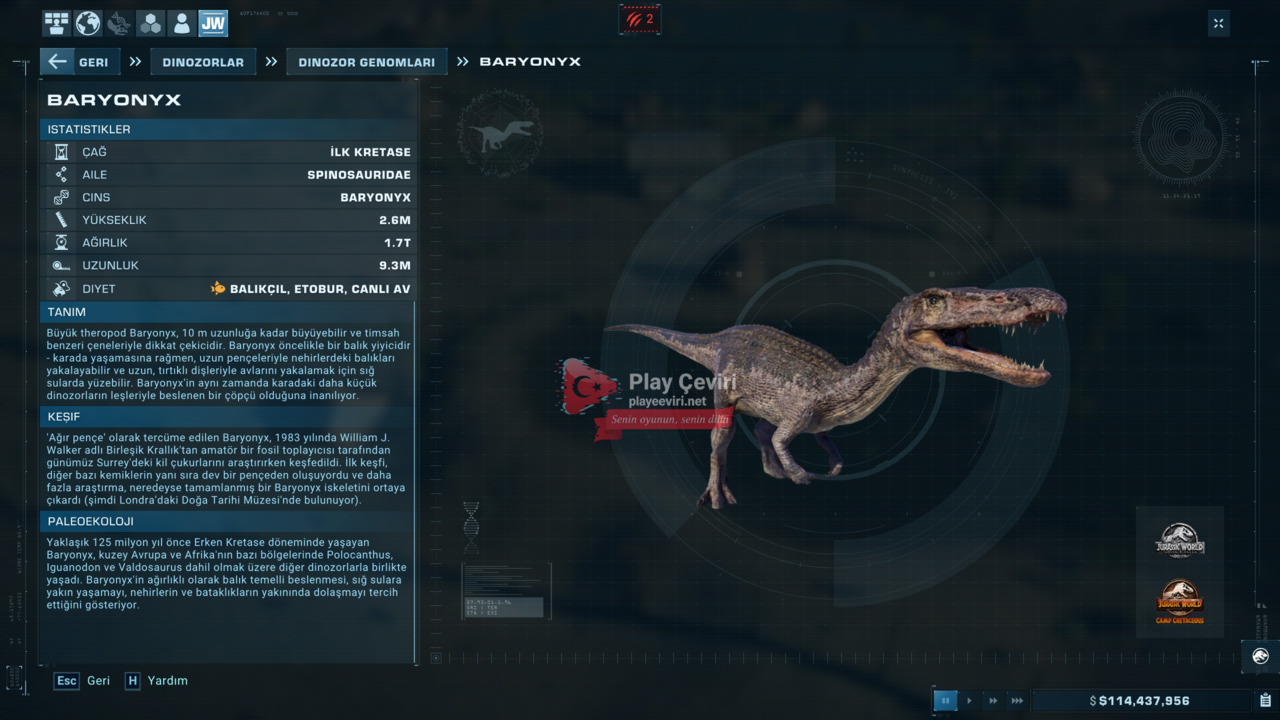
Task: Return to Dinozor Genomları list
Action: [366, 62]
